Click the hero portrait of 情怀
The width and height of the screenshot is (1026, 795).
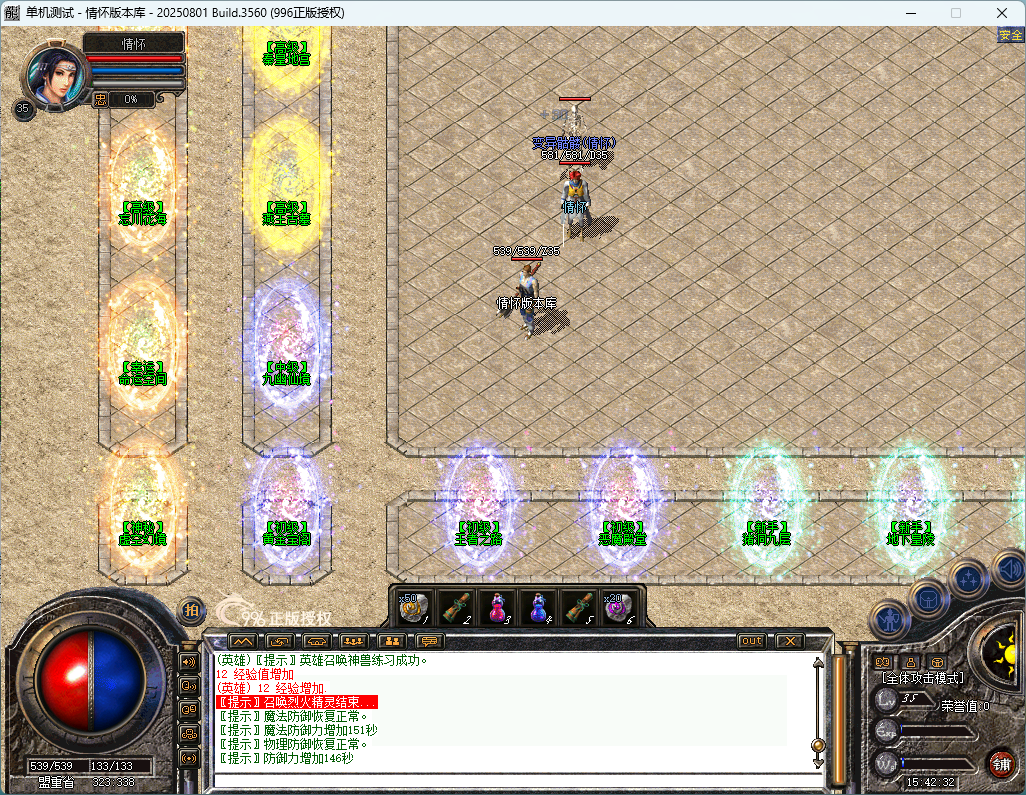click(x=56, y=75)
